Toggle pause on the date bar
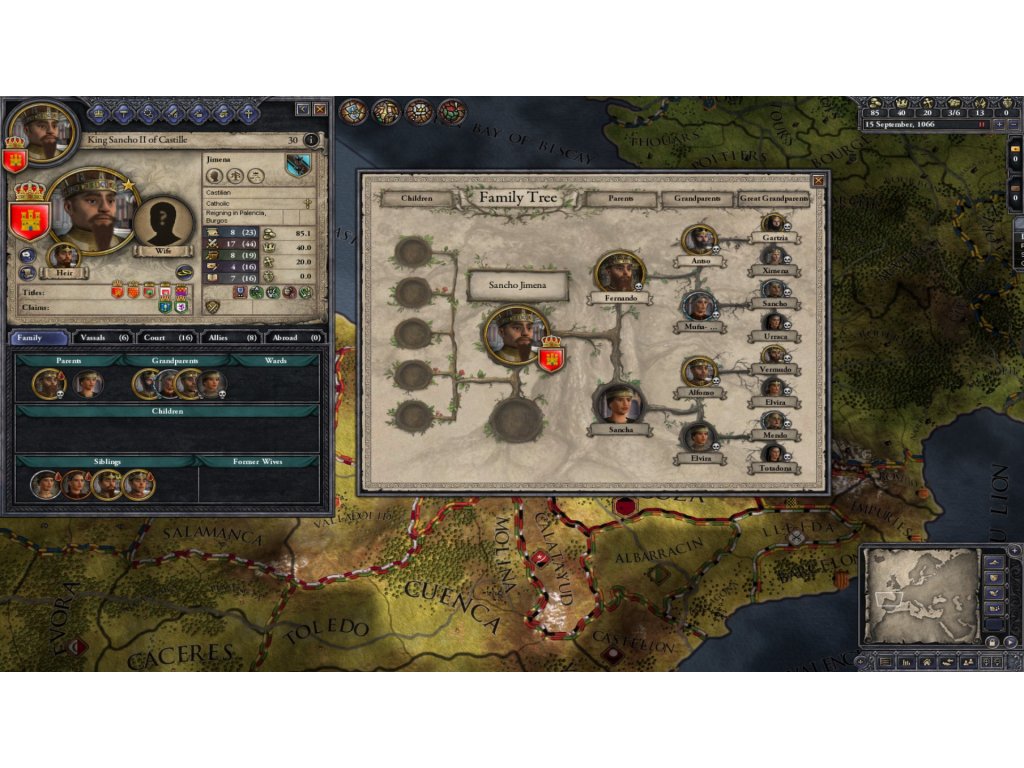Viewport: 1024px width, 768px height. (982, 125)
